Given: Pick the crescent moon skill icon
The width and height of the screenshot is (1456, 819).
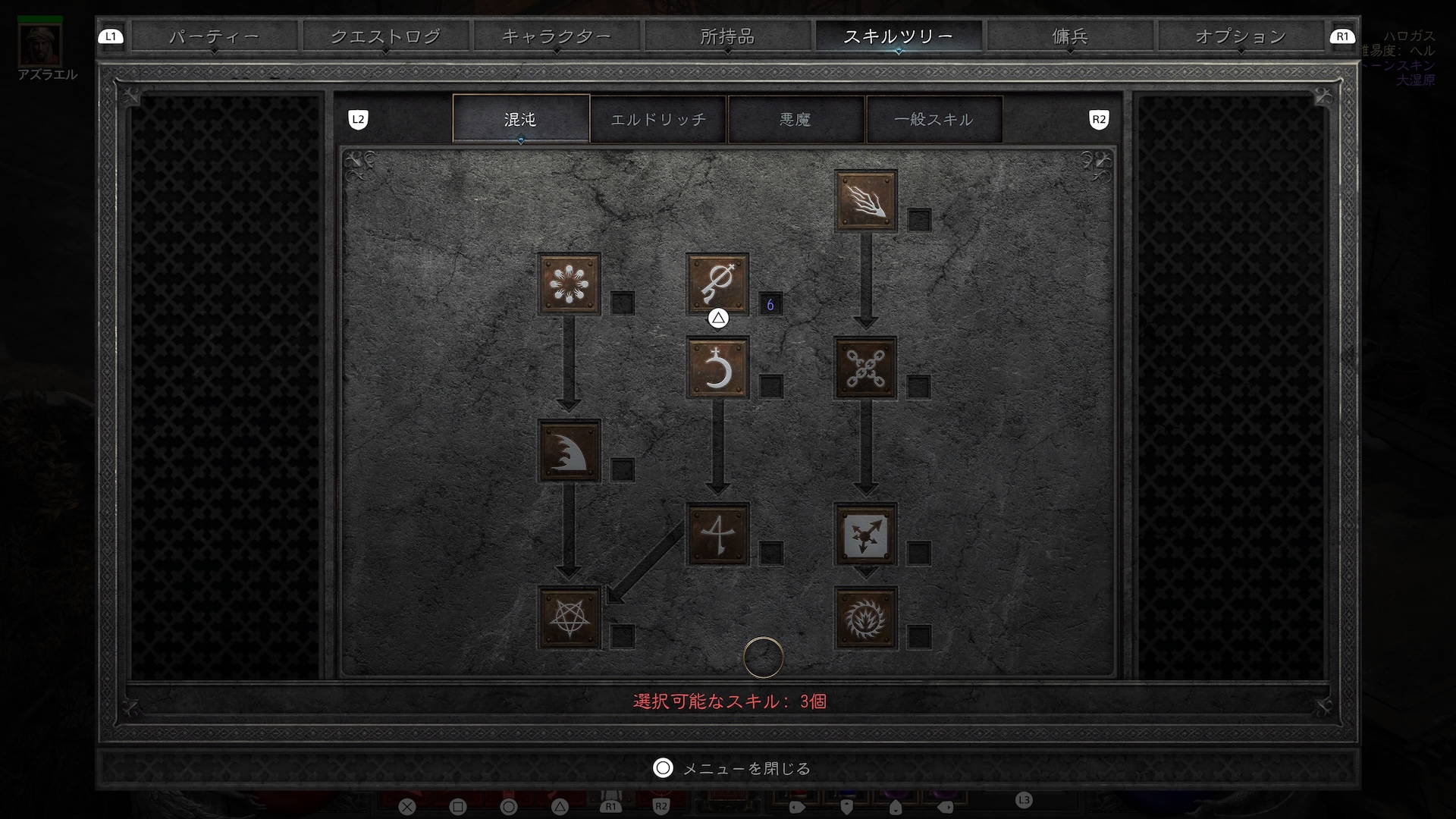Looking at the screenshot, I should click(x=717, y=368).
